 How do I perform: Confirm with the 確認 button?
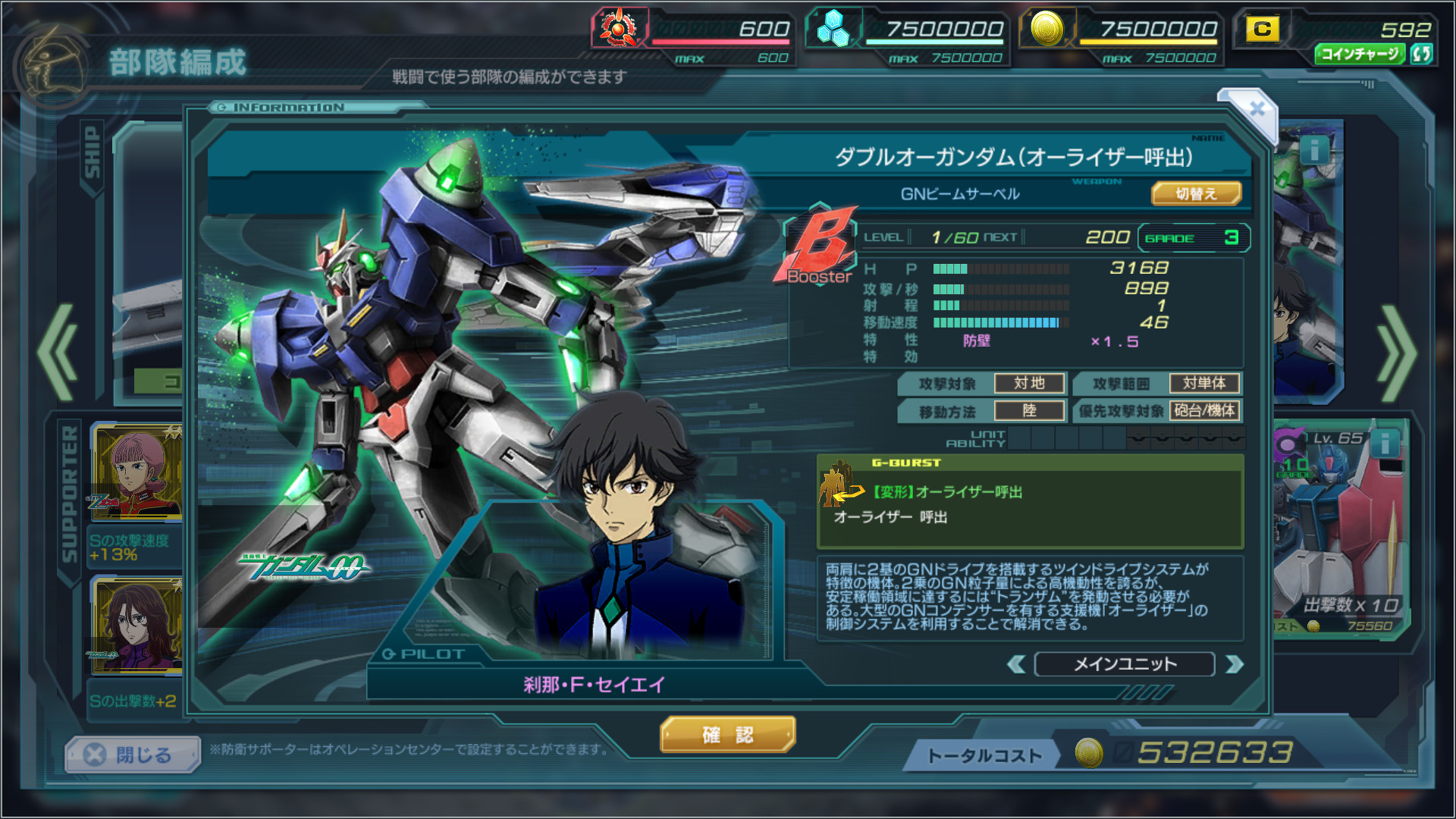727,735
